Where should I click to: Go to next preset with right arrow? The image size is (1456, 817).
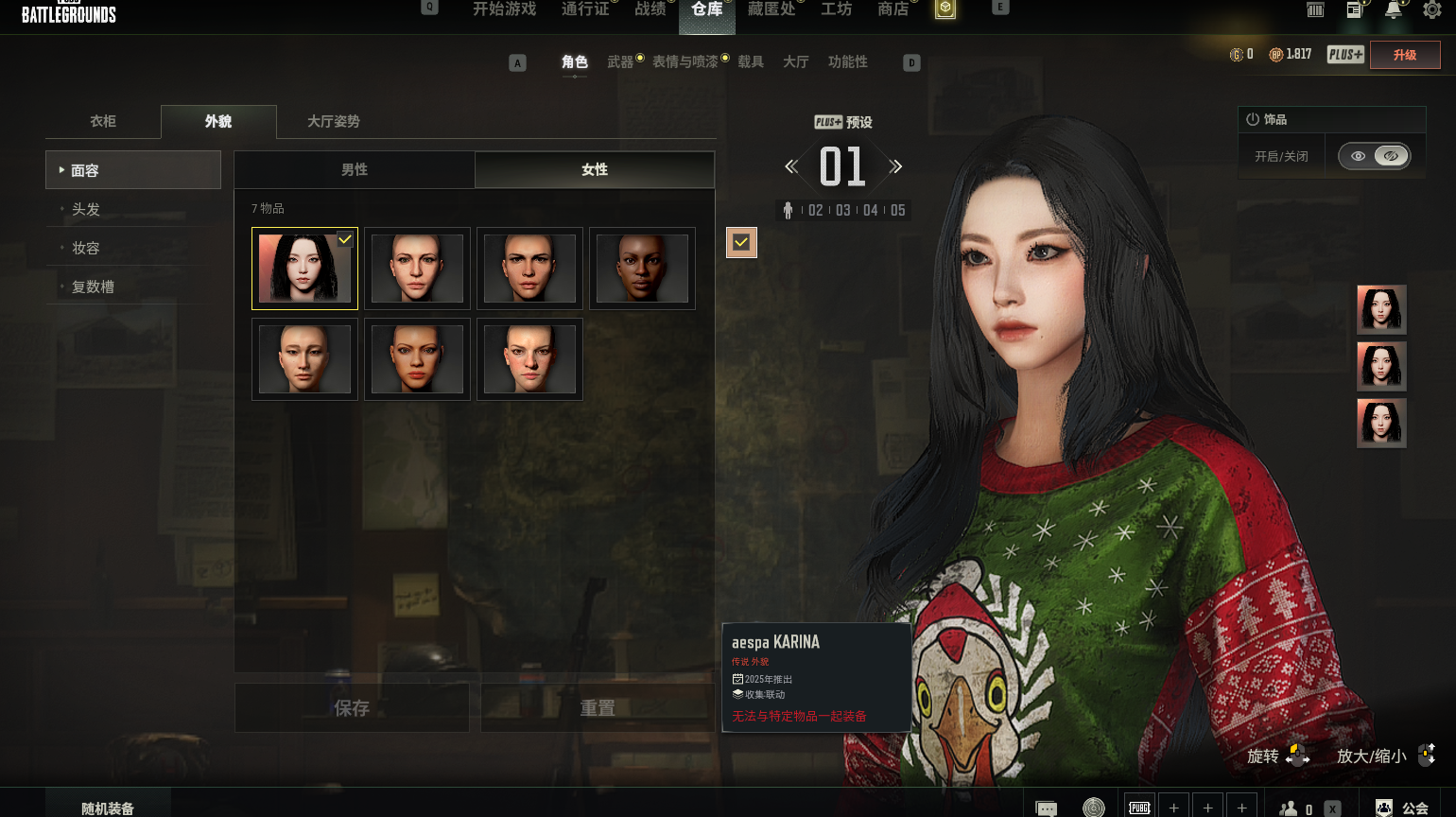tap(896, 167)
